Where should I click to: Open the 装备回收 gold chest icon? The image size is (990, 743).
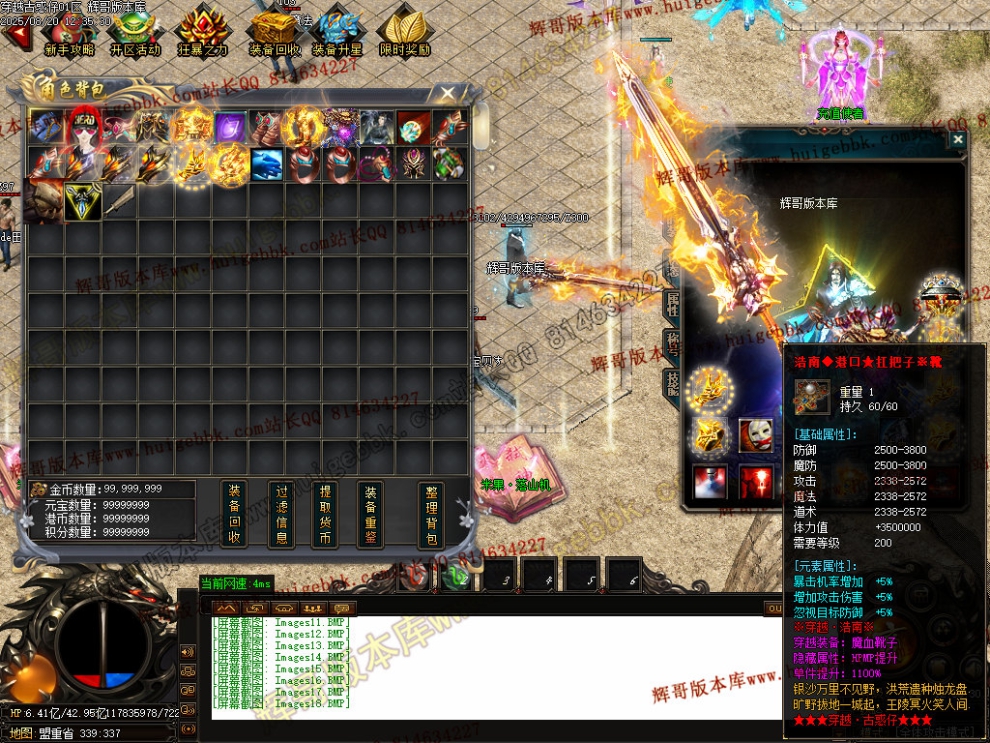tap(274, 31)
